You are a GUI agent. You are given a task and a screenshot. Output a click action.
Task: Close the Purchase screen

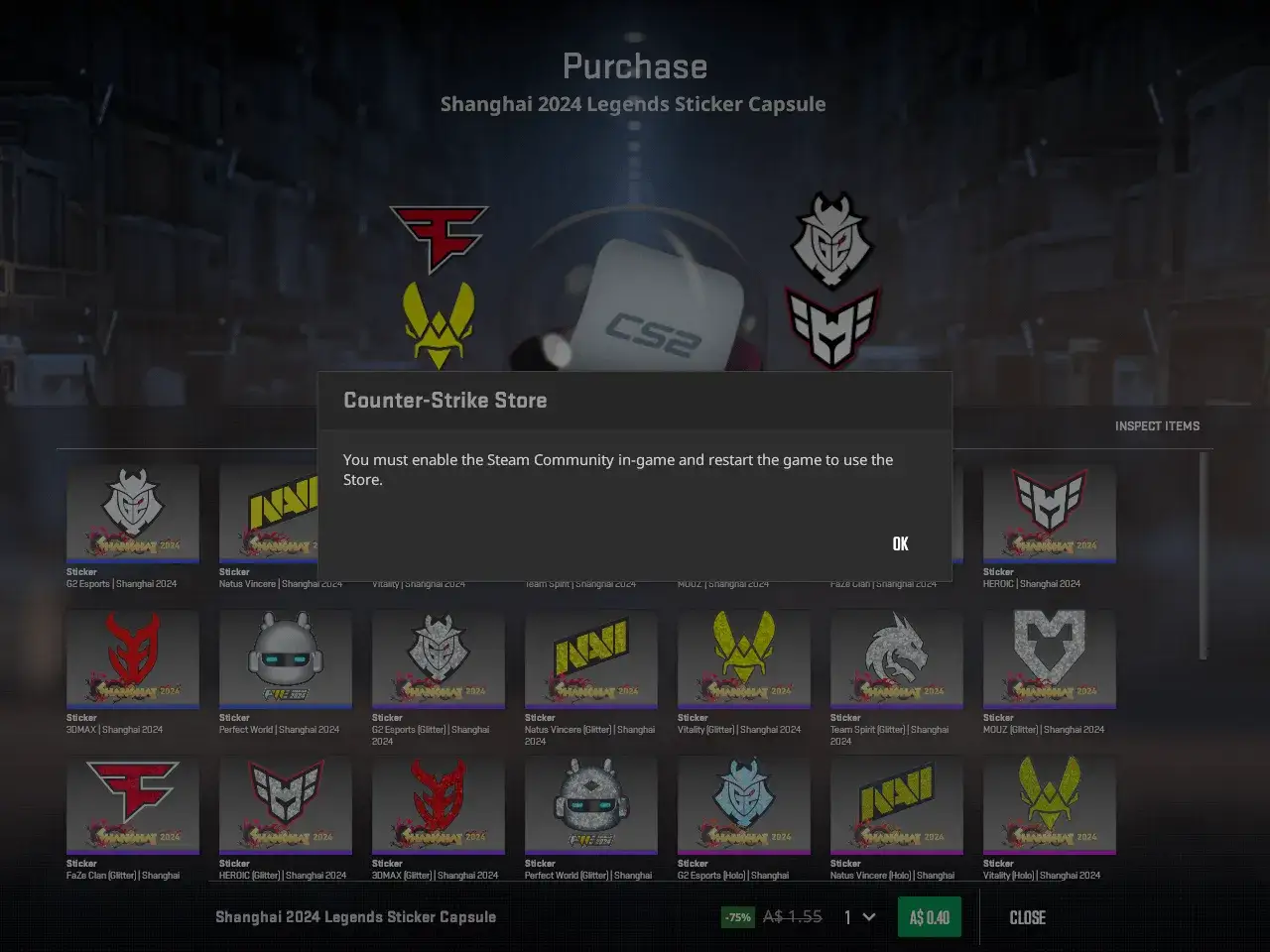(x=1027, y=917)
